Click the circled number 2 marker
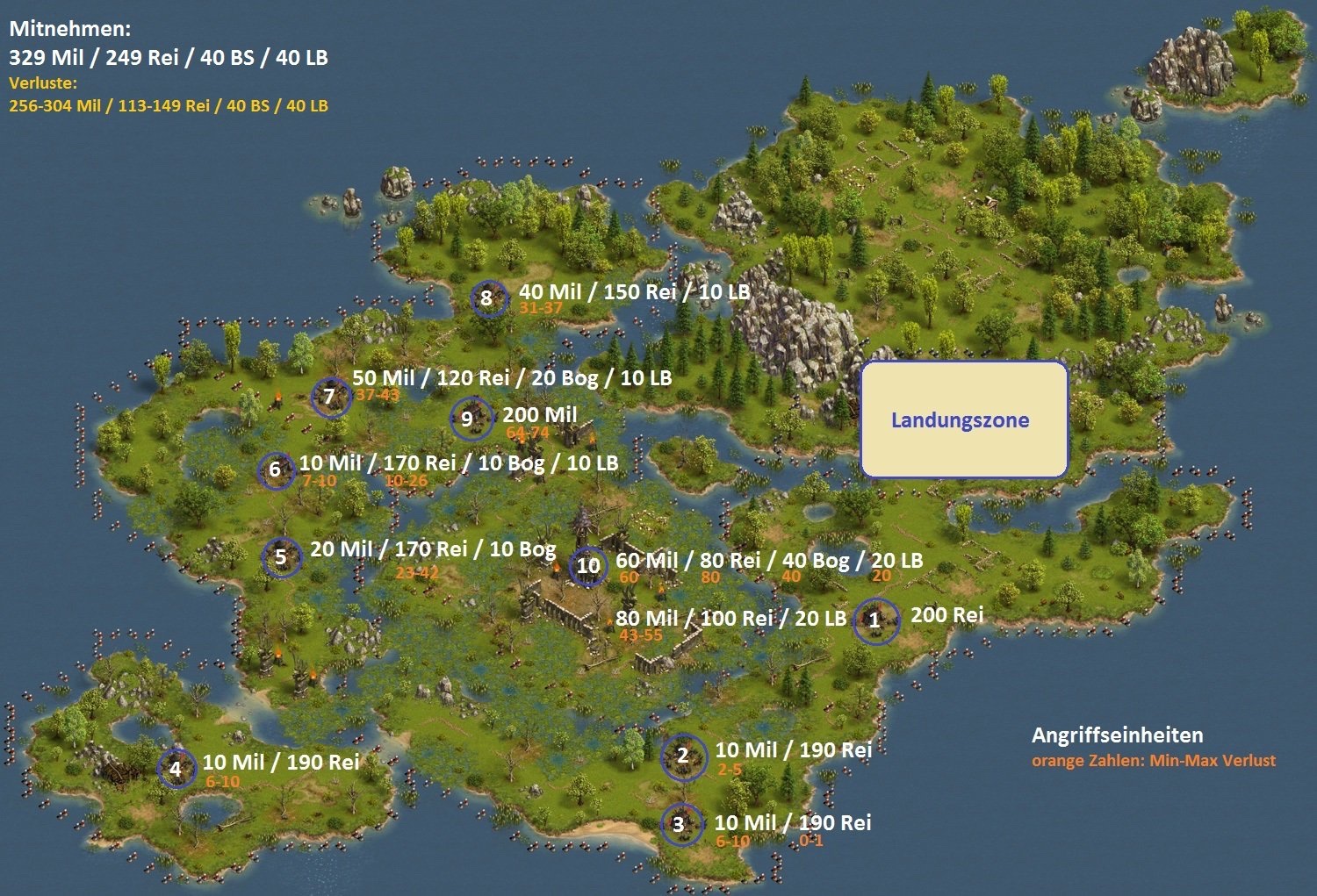1317x896 pixels. (684, 756)
